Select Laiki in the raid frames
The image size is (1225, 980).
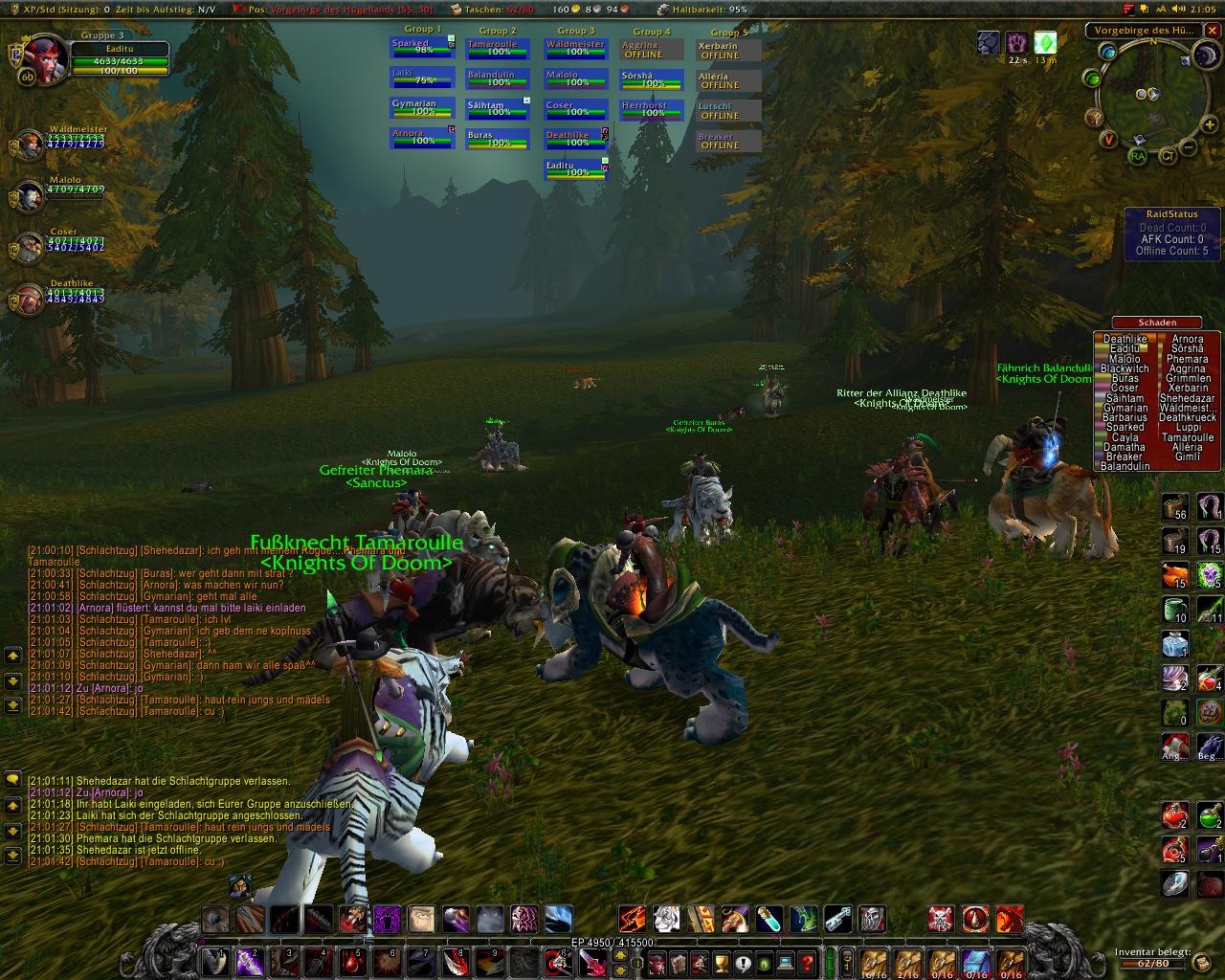click(x=413, y=78)
